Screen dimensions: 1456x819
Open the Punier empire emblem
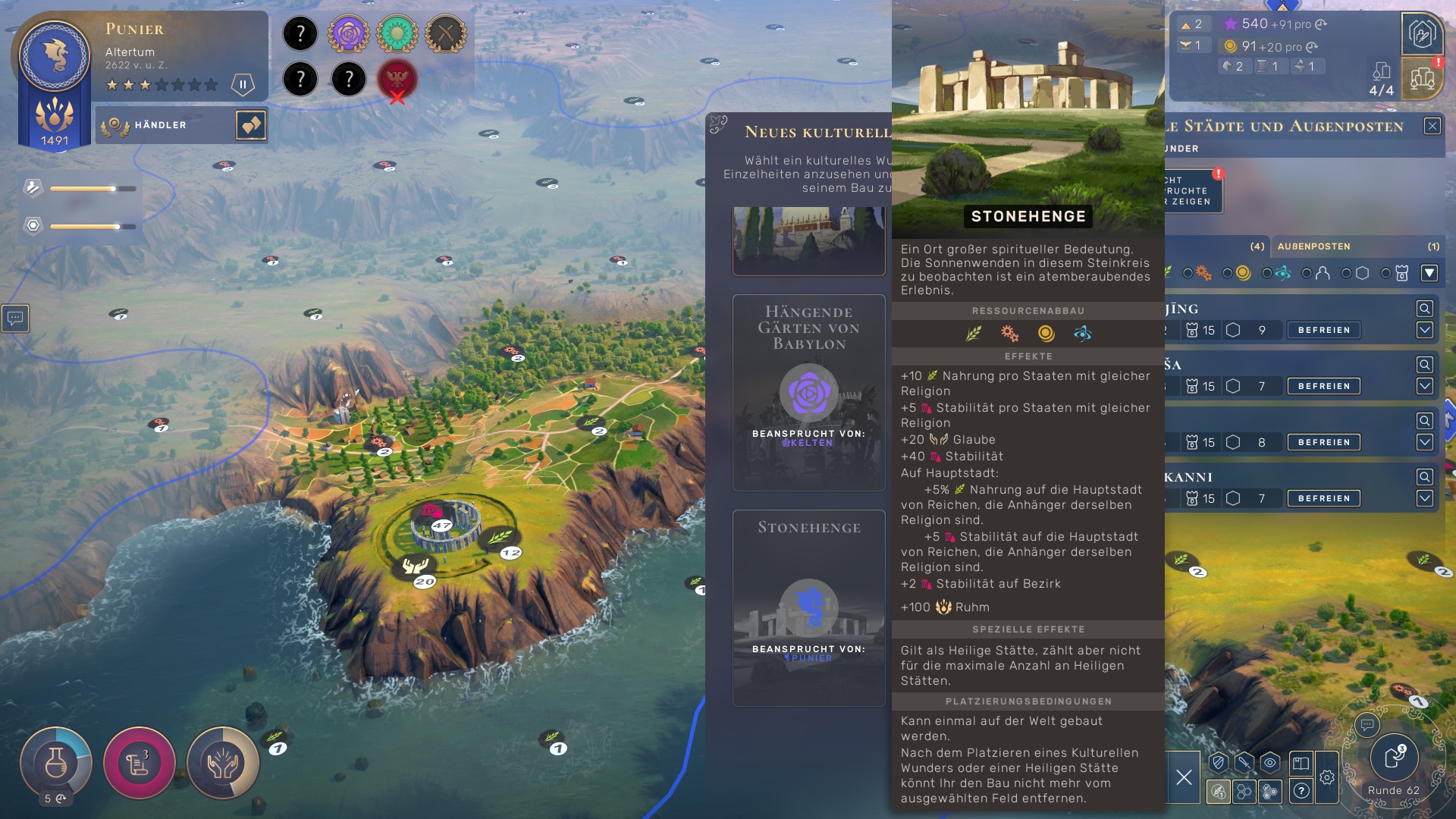pyautogui.click(x=55, y=57)
